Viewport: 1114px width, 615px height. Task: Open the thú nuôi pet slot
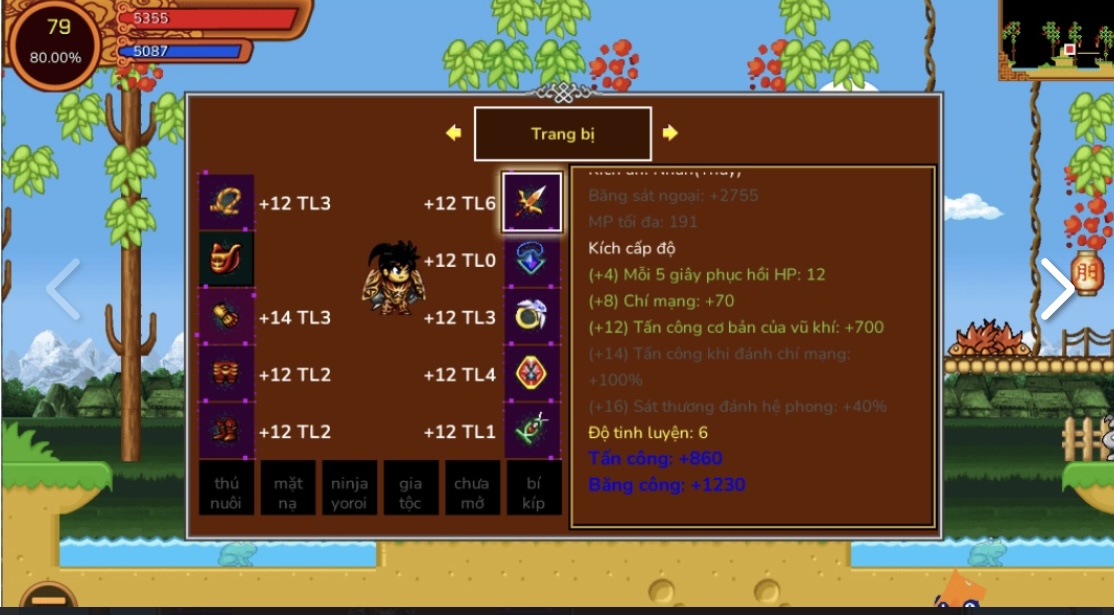pos(226,488)
